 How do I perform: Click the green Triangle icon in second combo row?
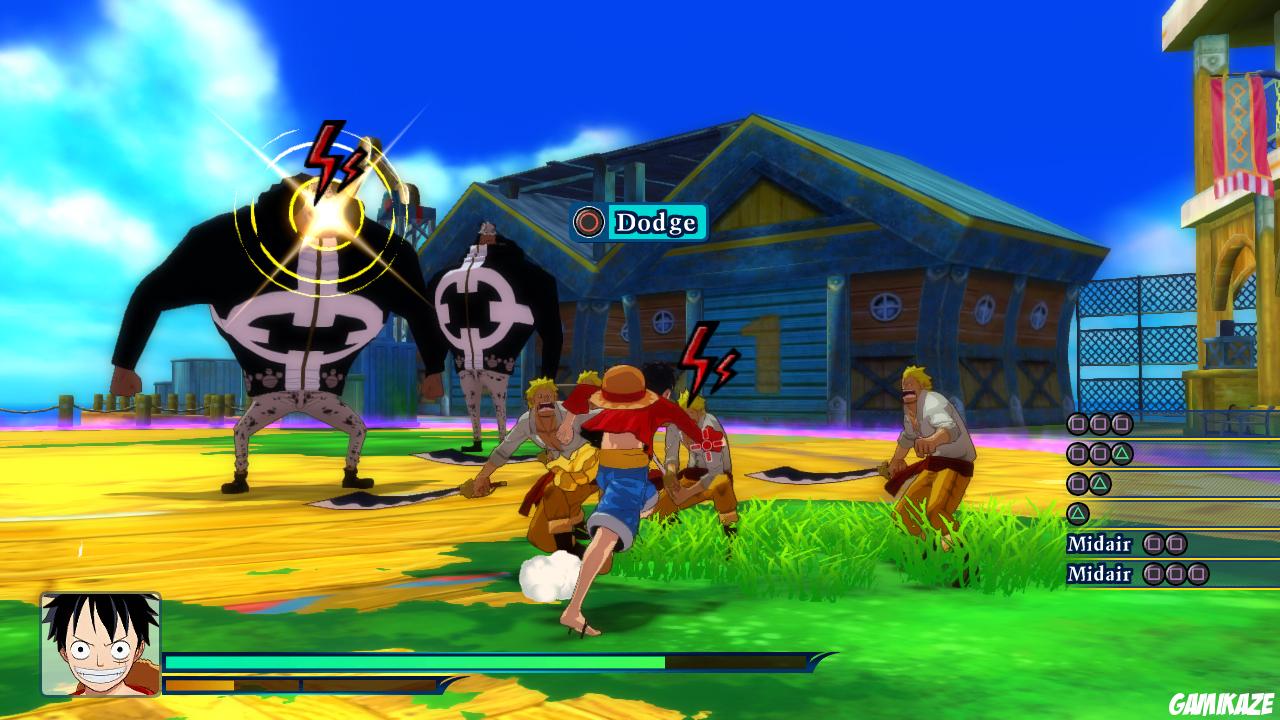click(x=1120, y=453)
